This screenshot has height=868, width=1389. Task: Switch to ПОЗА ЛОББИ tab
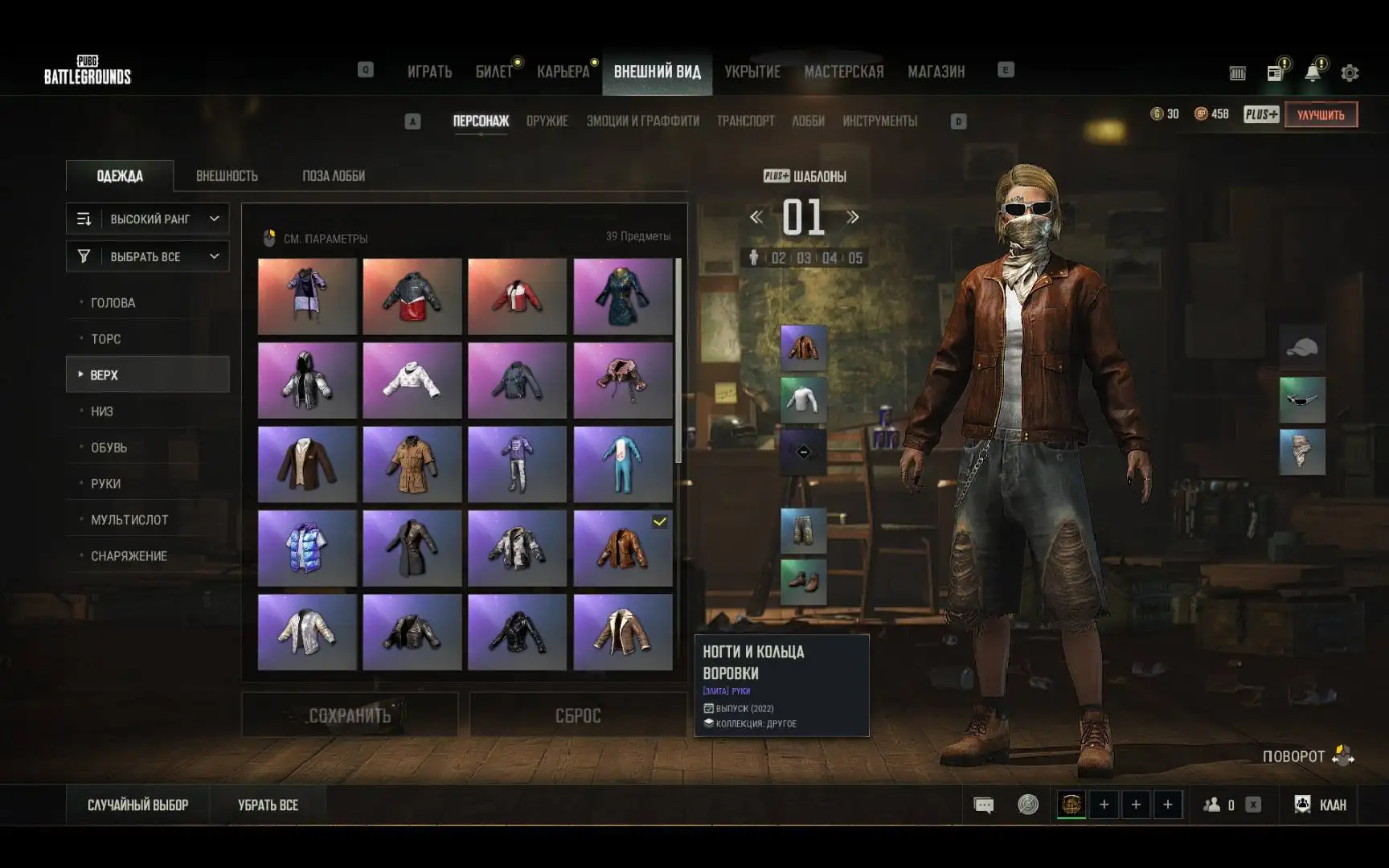click(334, 176)
